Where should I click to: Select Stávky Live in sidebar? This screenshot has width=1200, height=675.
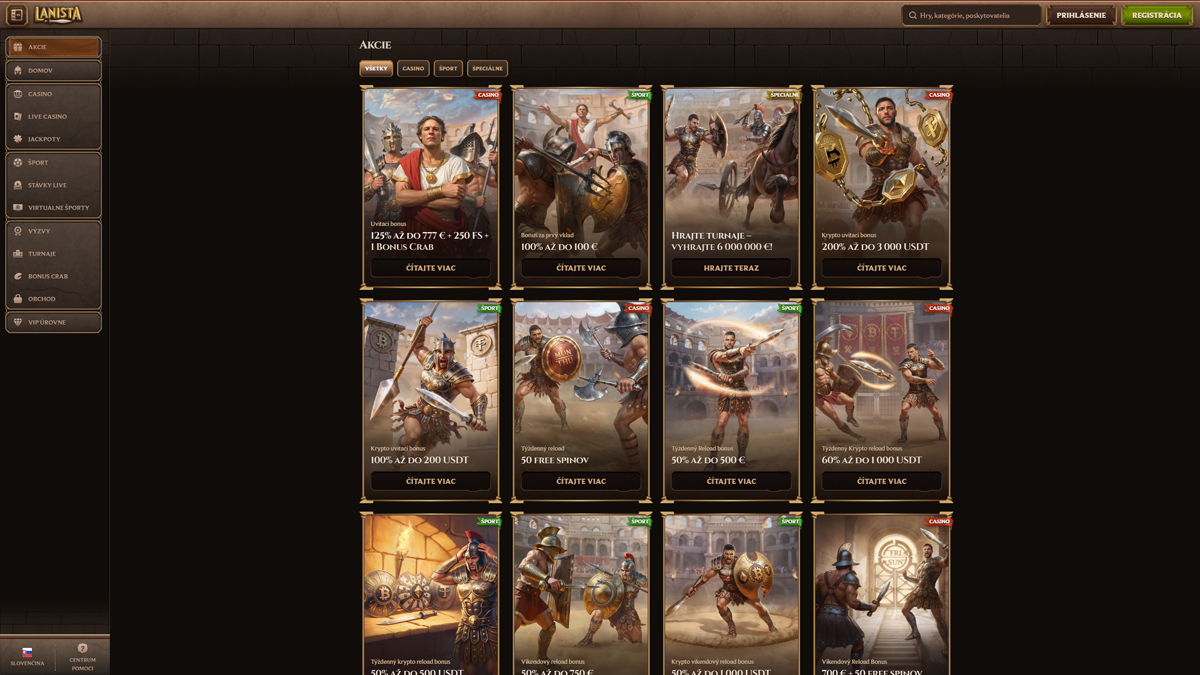(53, 185)
